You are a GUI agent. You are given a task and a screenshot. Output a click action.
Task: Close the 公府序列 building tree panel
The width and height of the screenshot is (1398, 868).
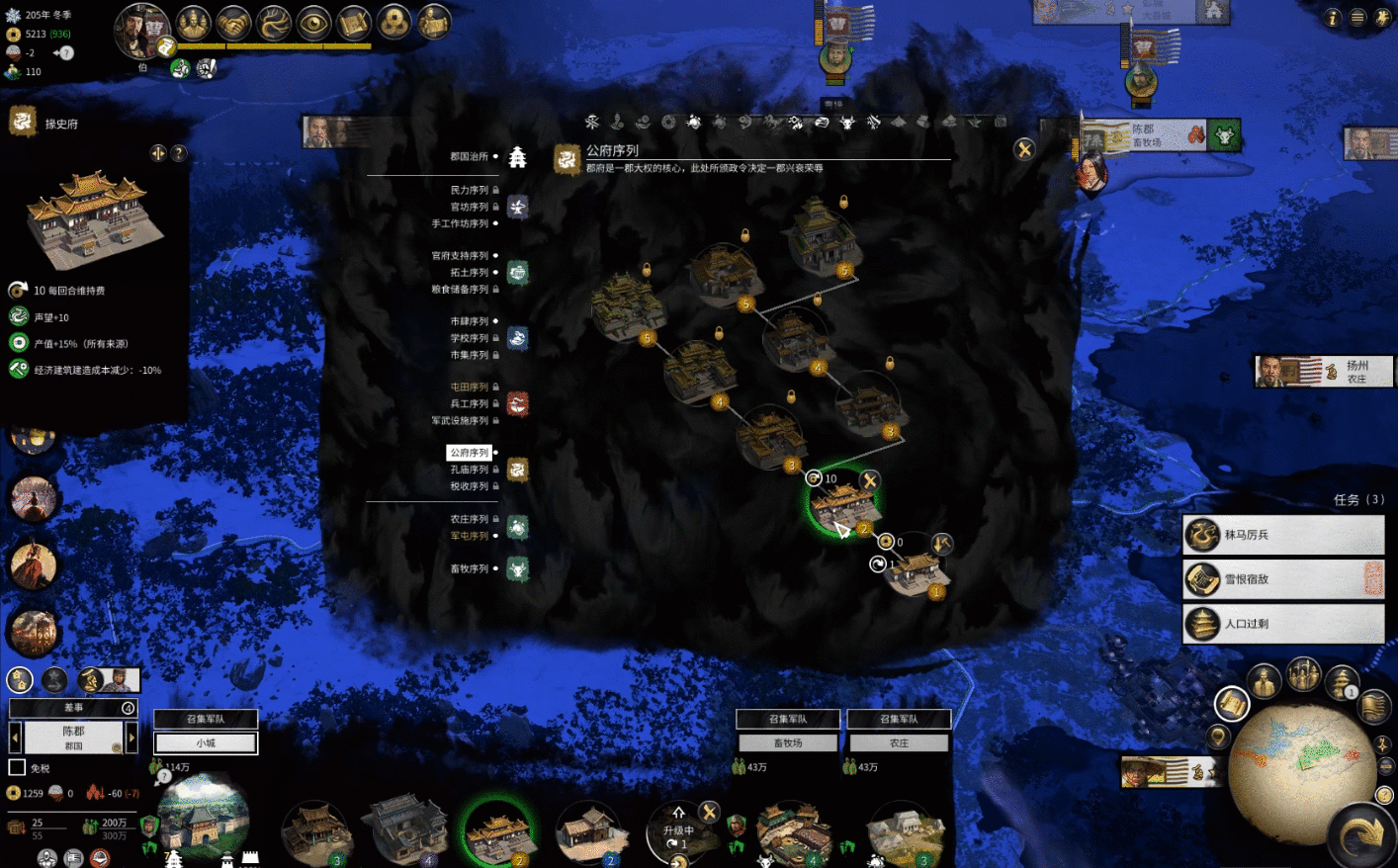click(x=1024, y=149)
